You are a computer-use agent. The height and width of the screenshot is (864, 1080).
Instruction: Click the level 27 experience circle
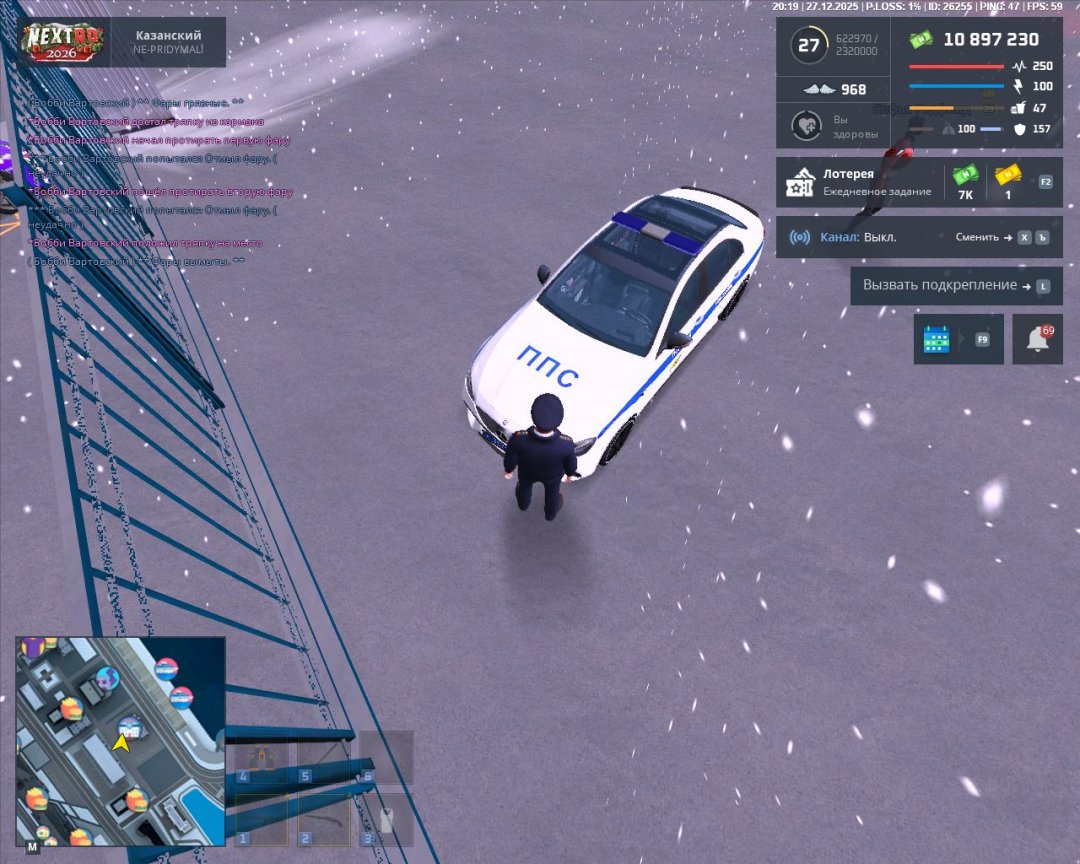[807, 46]
